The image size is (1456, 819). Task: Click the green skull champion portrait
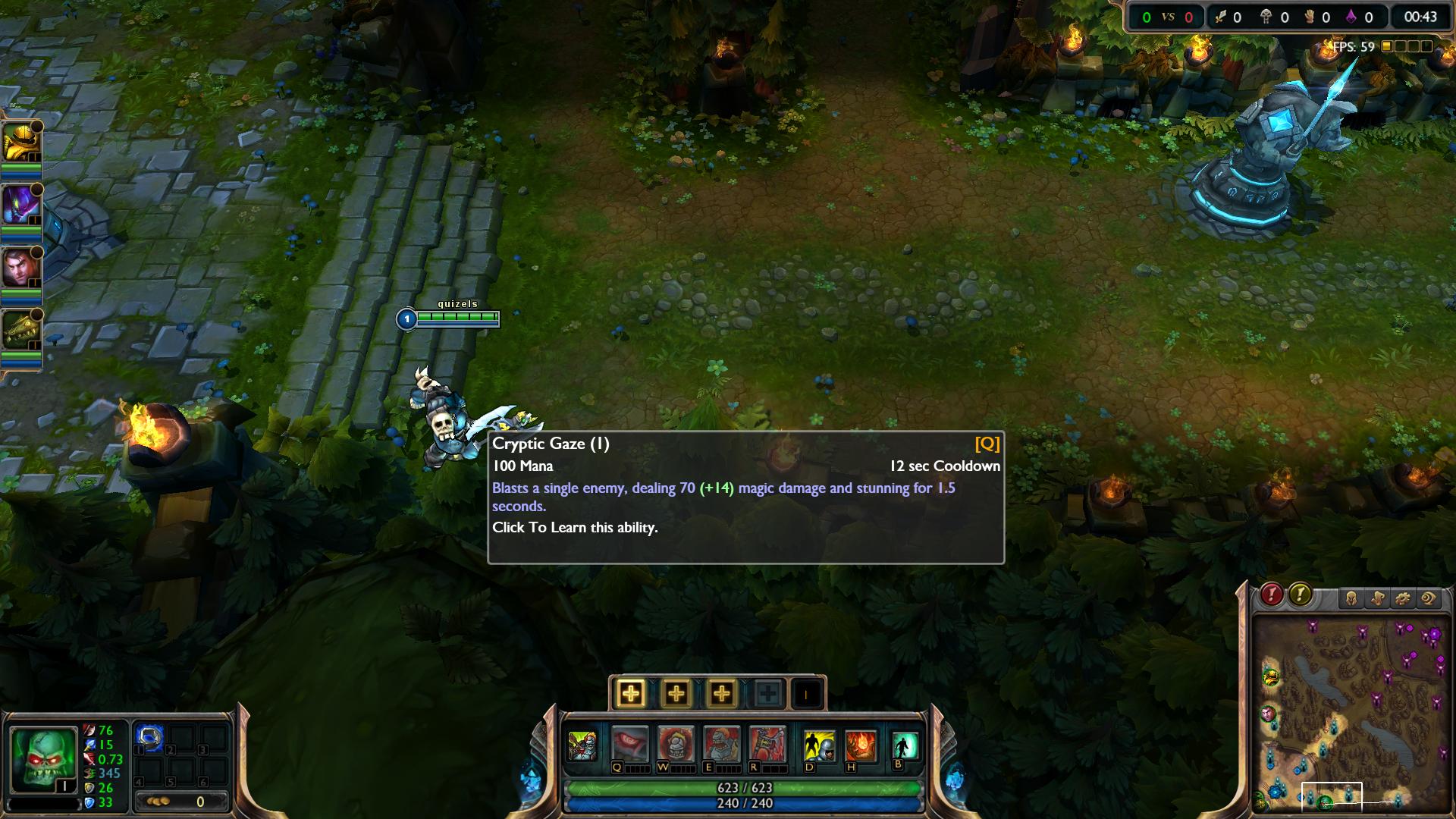coord(44,758)
